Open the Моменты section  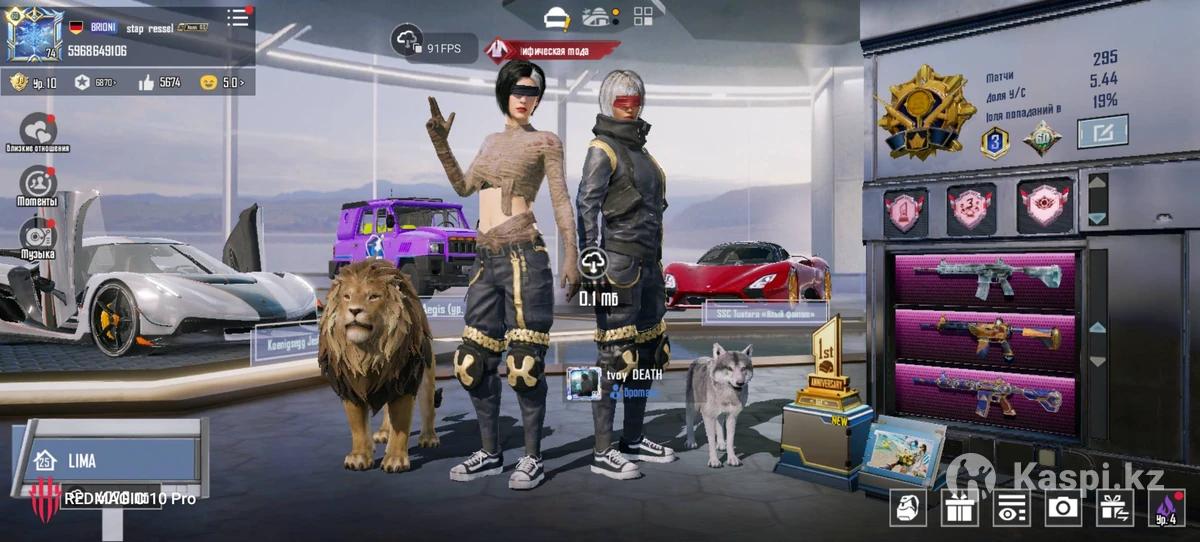click(x=38, y=184)
